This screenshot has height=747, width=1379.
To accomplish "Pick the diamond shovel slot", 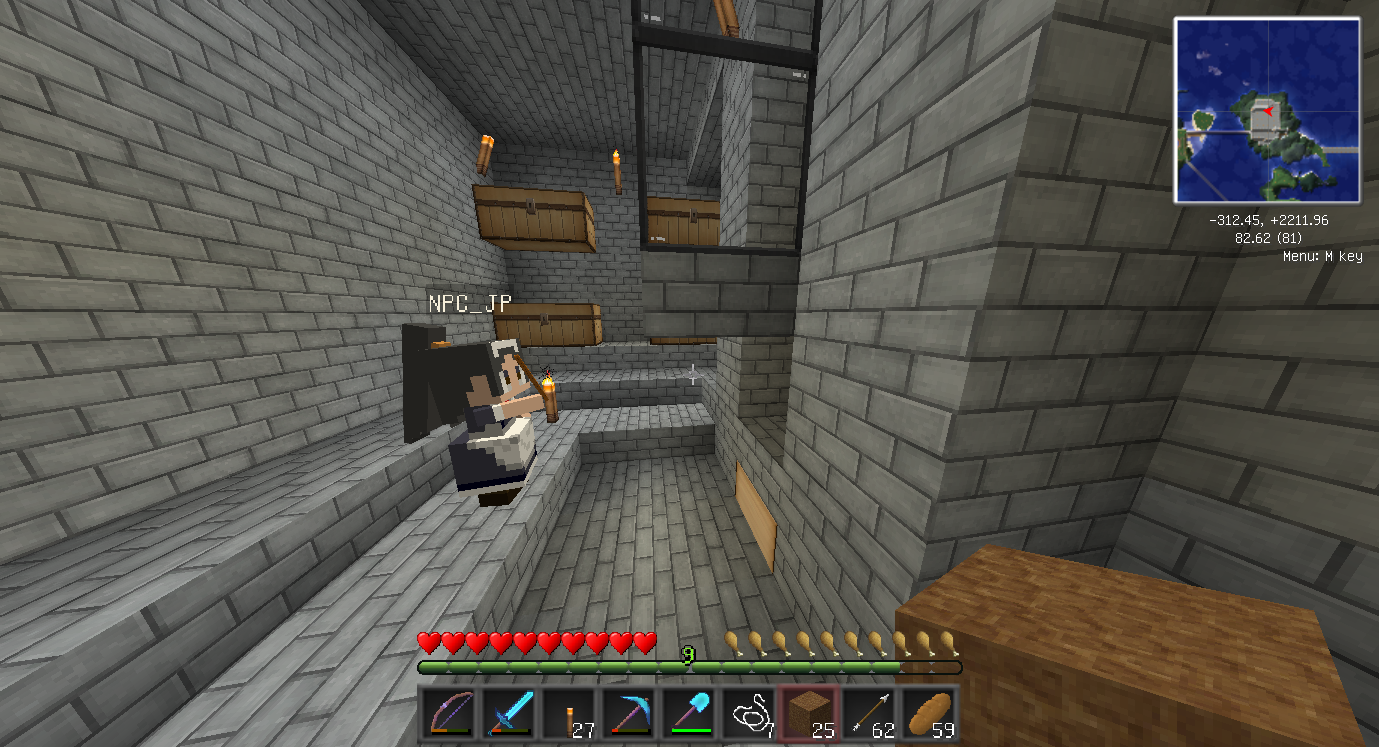I will 688,714.
